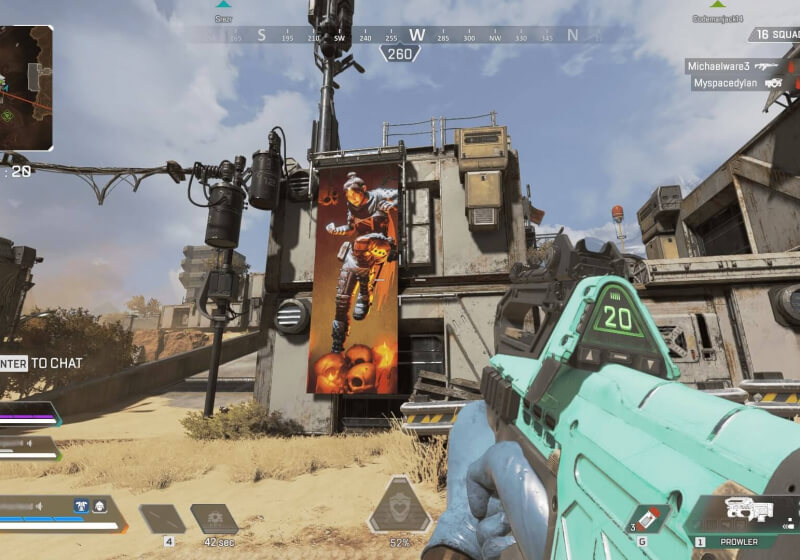Click the compass bar heading 260
800x560 pixels.
pos(399,53)
